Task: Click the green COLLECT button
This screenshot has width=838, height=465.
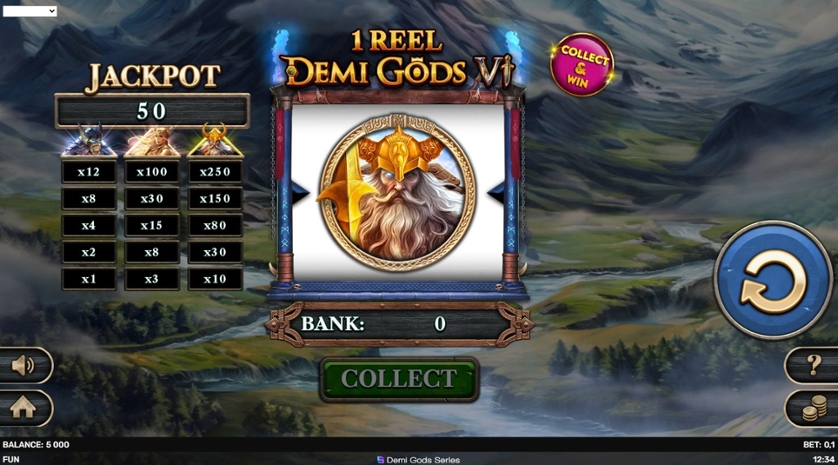Action: [399, 379]
